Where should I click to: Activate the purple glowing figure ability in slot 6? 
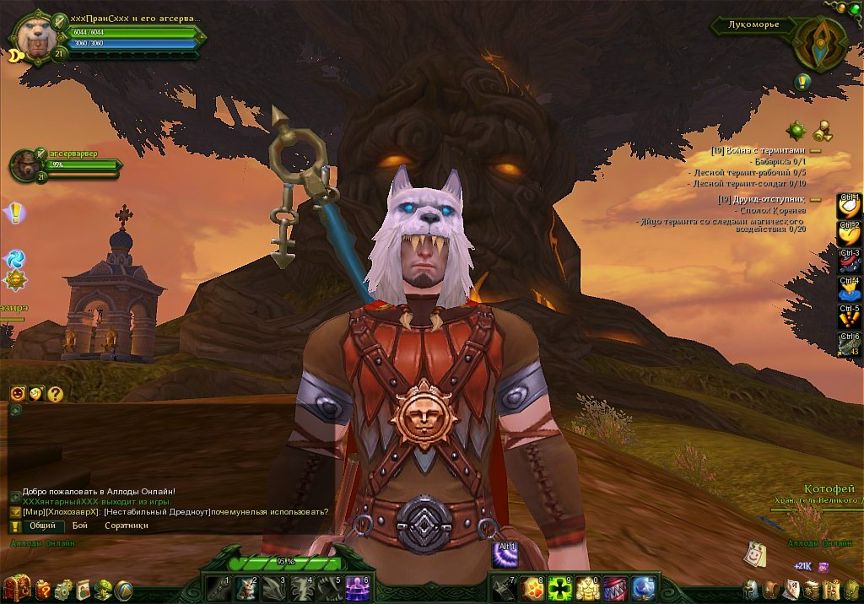pyautogui.click(x=358, y=588)
